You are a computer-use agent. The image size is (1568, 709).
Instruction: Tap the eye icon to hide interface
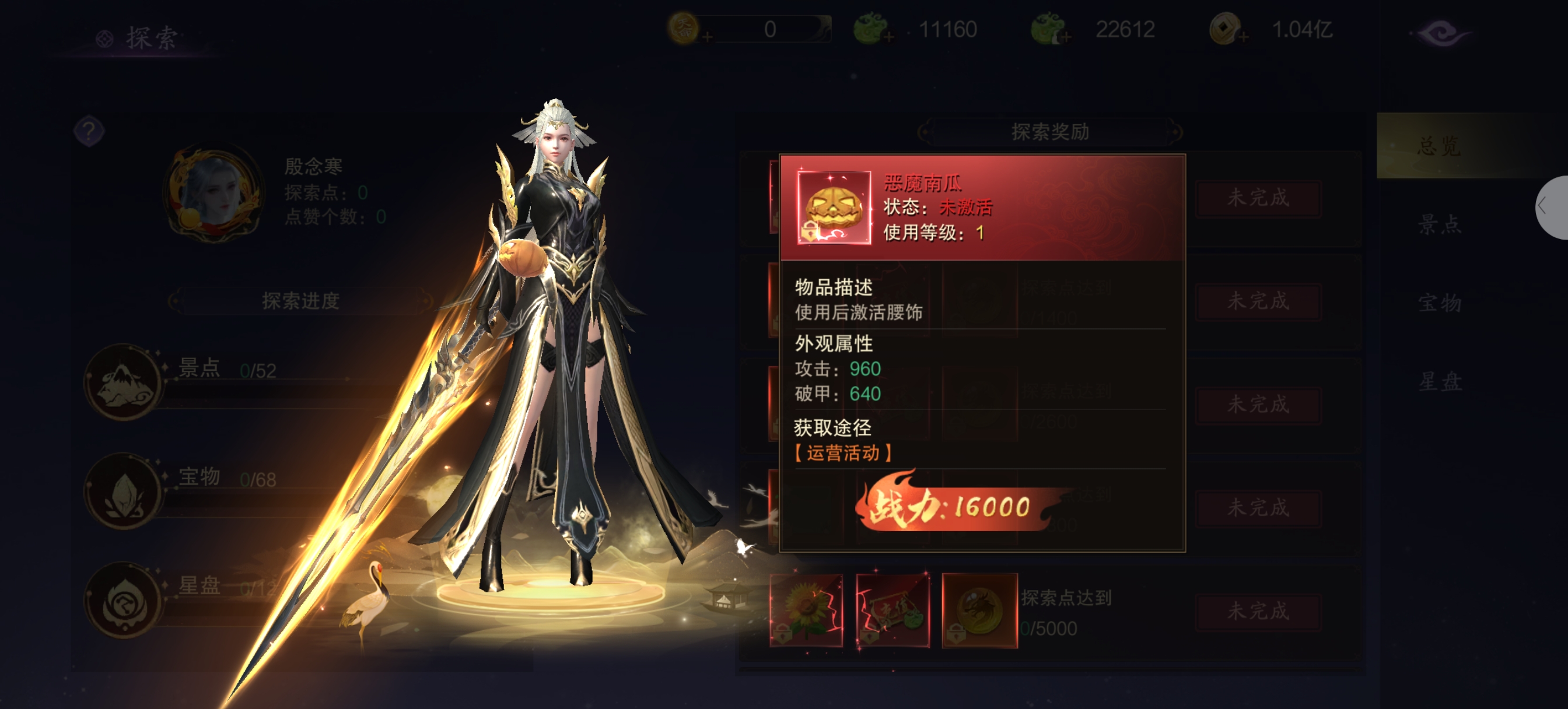pyautogui.click(x=1441, y=33)
